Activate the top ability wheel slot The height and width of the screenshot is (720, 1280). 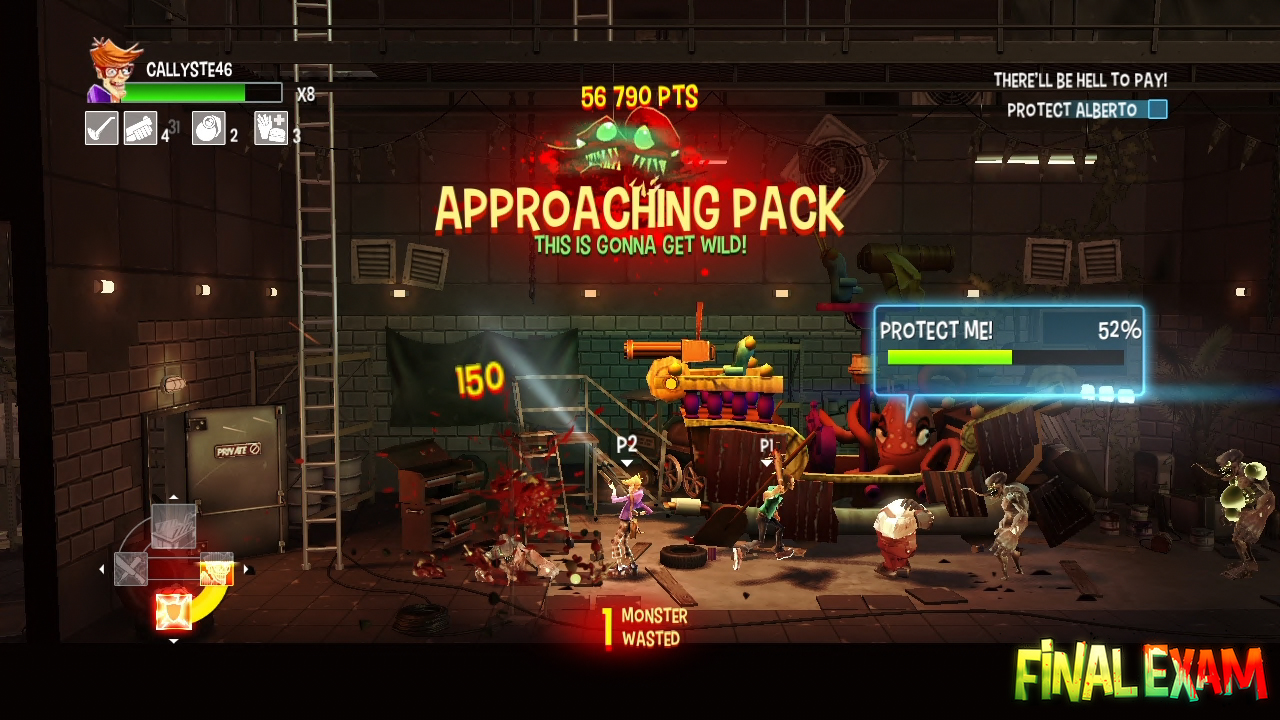click(174, 526)
